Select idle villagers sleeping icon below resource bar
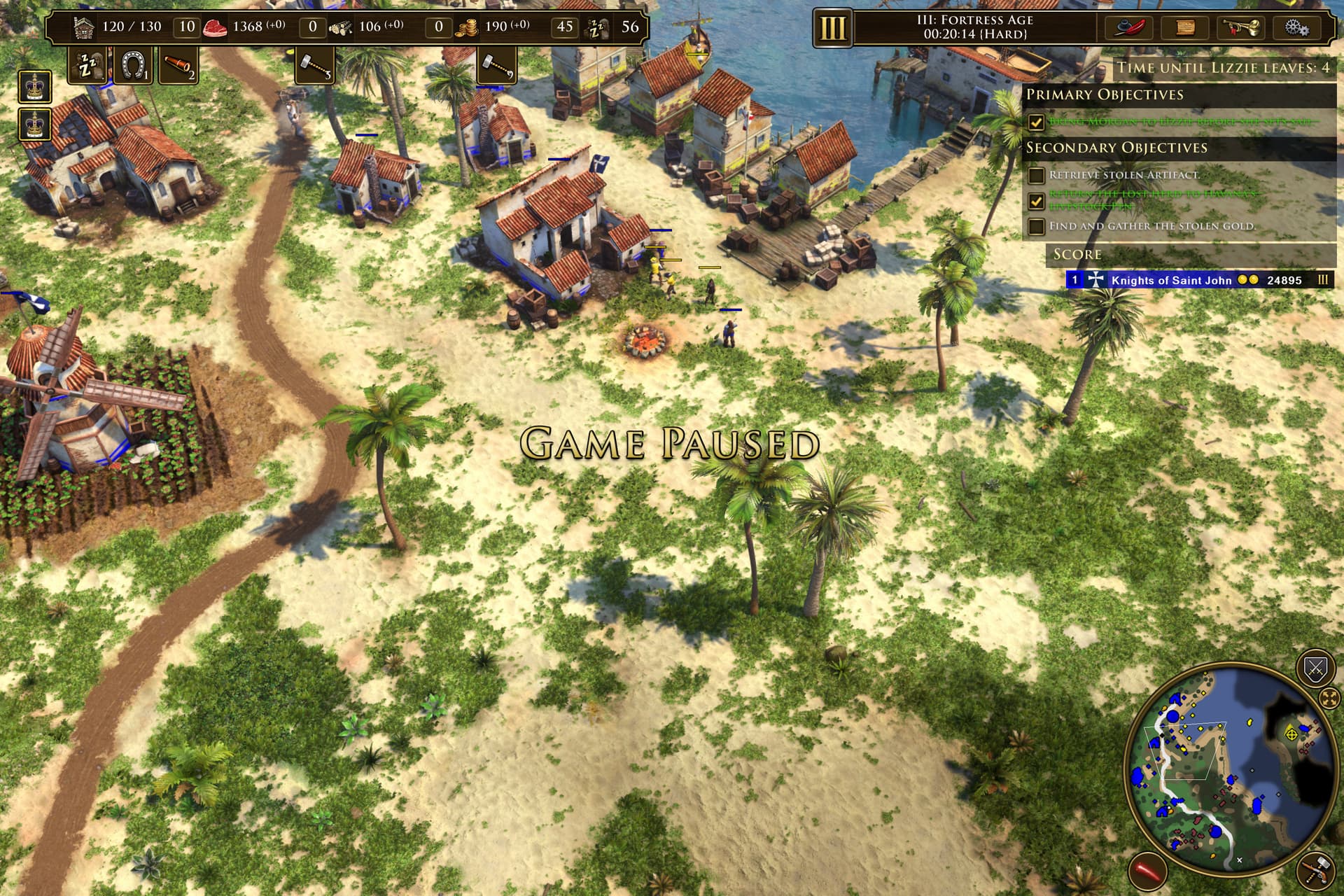1344x896 pixels. (x=89, y=66)
